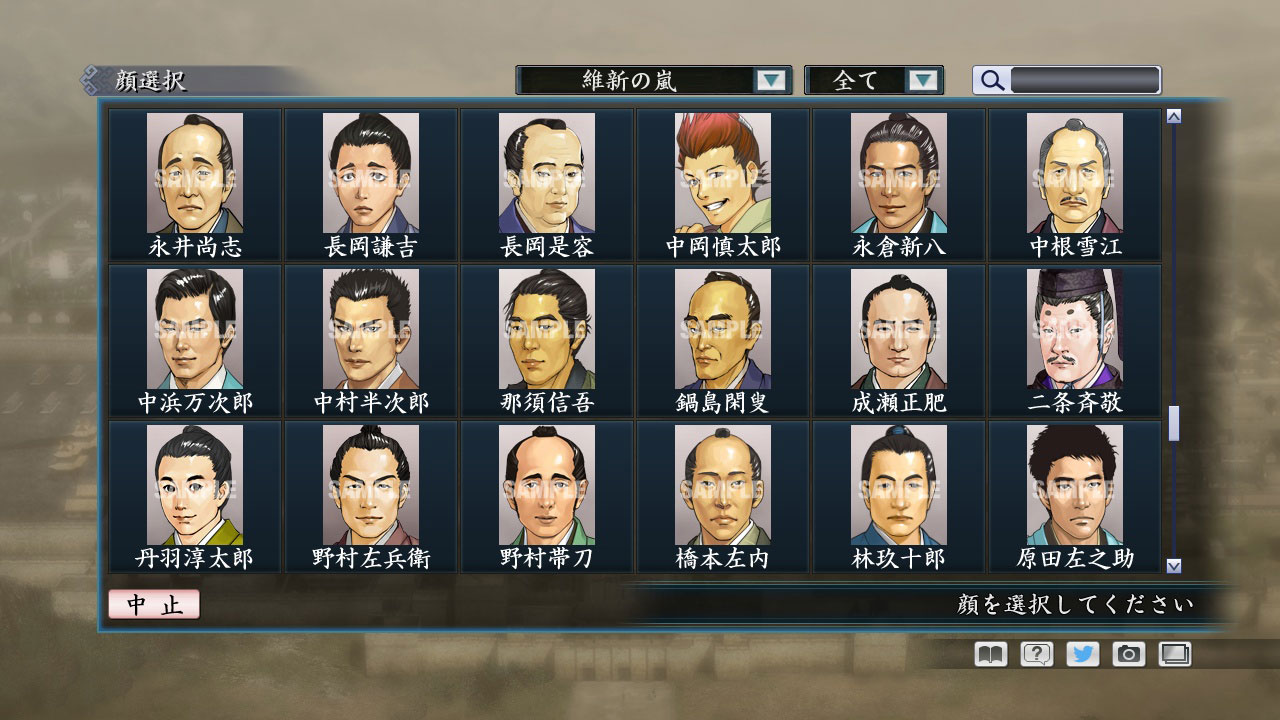Click the 維新の嵐 dropdown arrow button
The height and width of the screenshot is (720, 1280).
coord(769,80)
